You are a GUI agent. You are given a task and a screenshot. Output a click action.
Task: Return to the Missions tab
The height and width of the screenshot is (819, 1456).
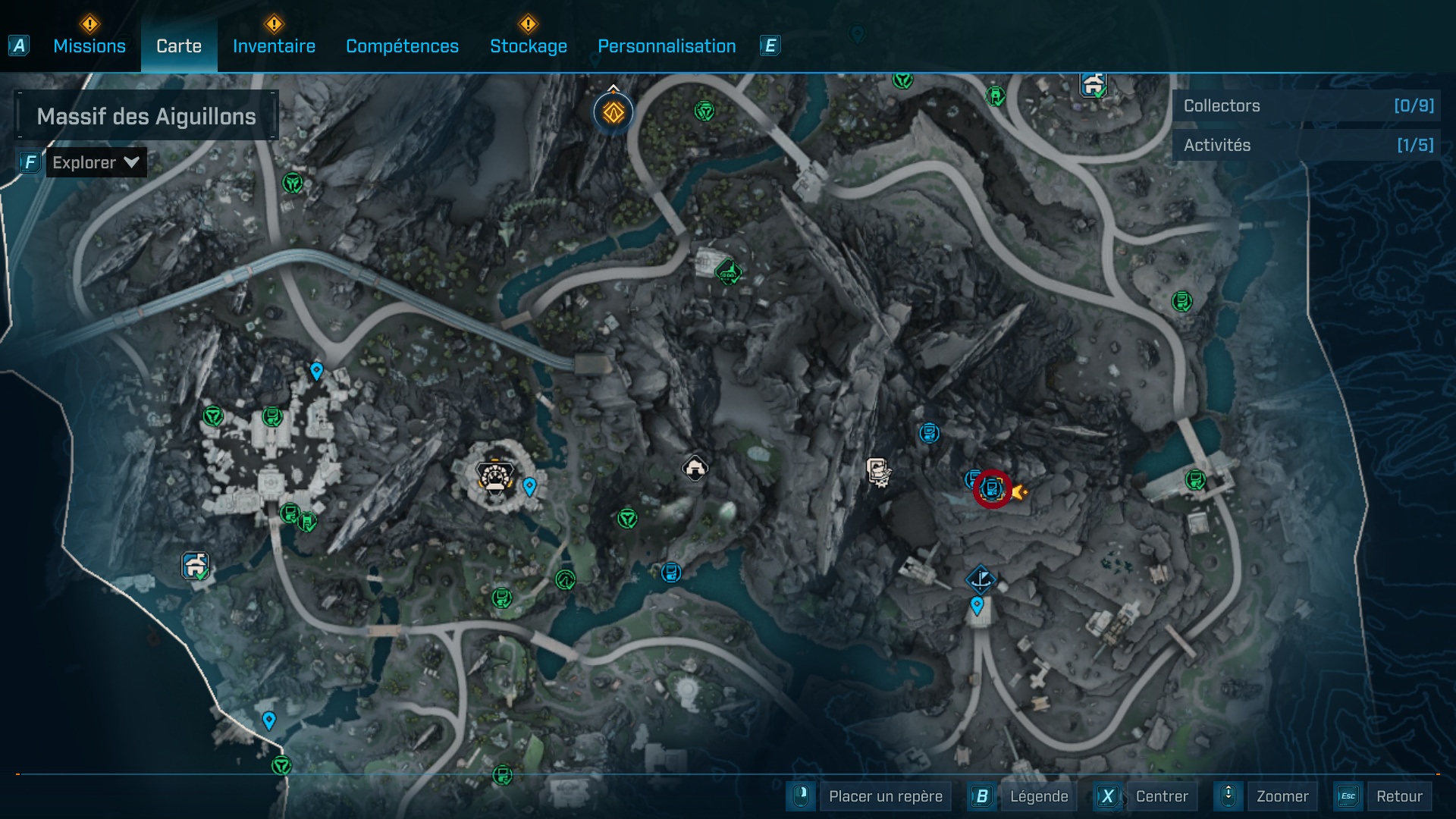(89, 45)
